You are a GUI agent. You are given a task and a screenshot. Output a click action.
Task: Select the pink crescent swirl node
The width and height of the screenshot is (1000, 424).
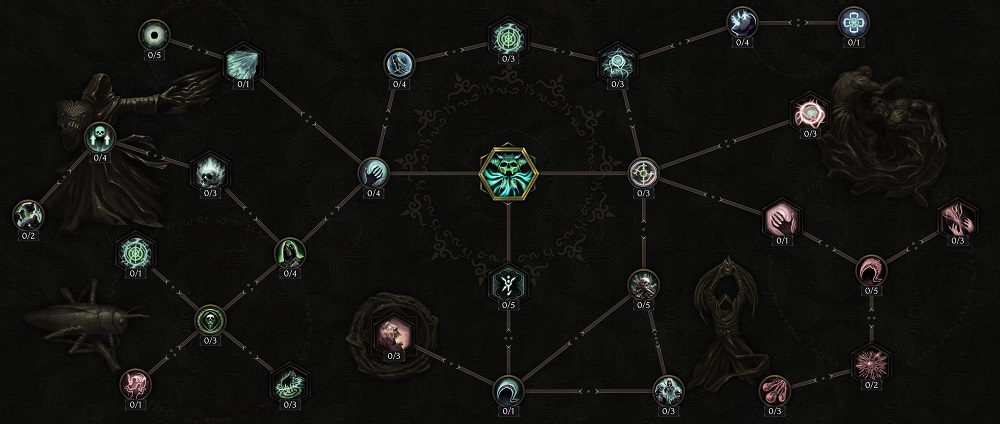coord(870,270)
